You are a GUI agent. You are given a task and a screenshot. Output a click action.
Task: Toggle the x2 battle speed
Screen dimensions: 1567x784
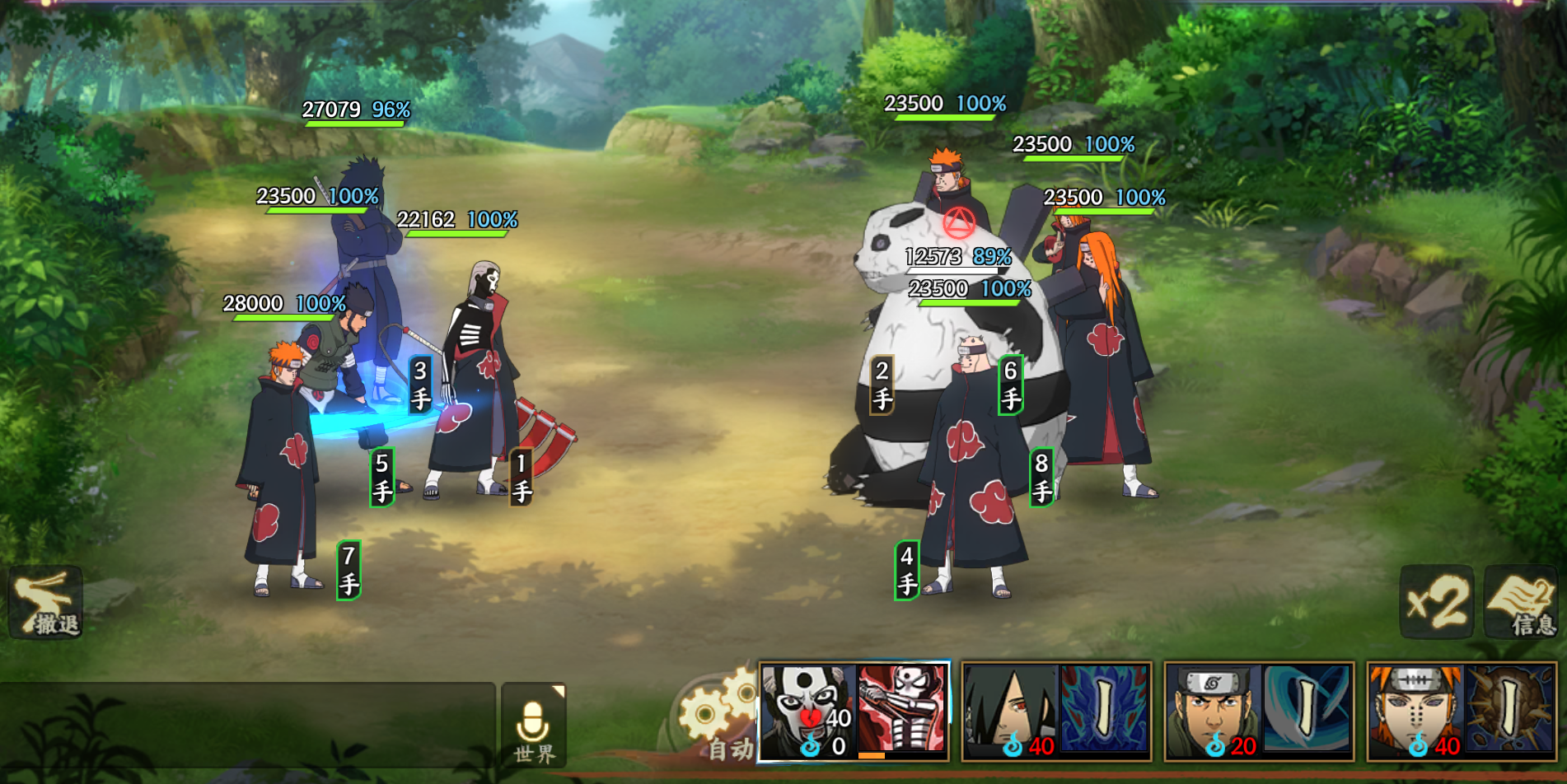click(1437, 602)
